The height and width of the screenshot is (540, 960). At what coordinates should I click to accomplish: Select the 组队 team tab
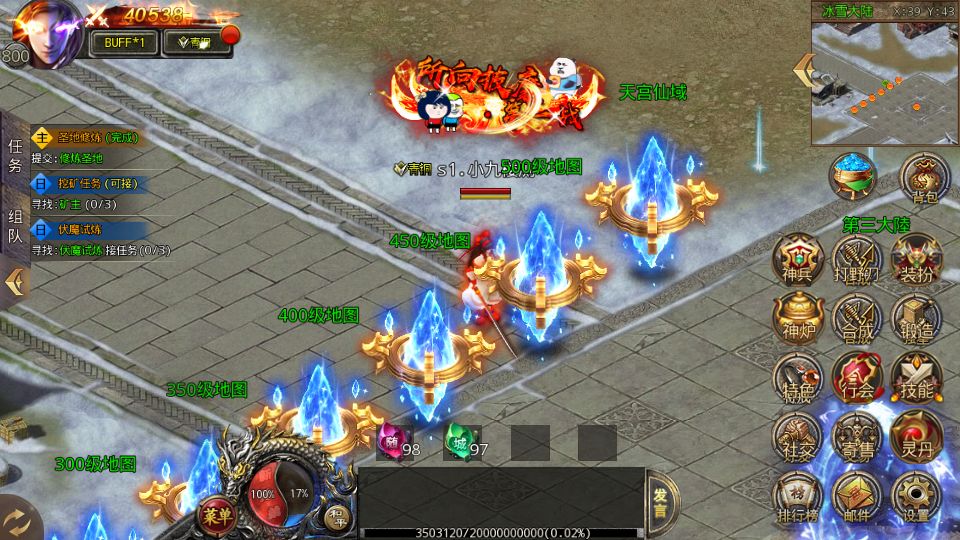pyautogui.click(x=15, y=225)
